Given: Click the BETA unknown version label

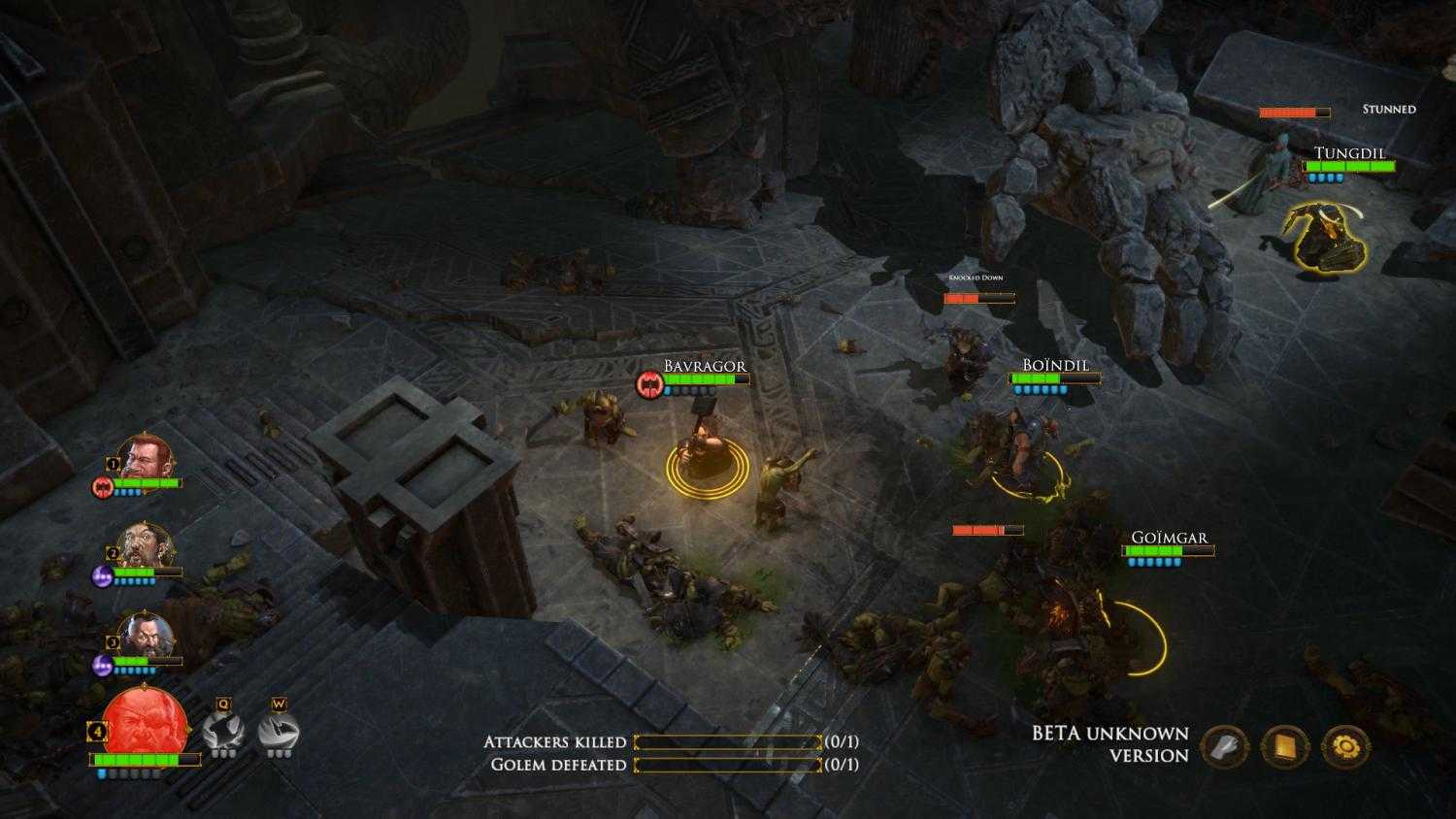Looking at the screenshot, I should click(1109, 742).
